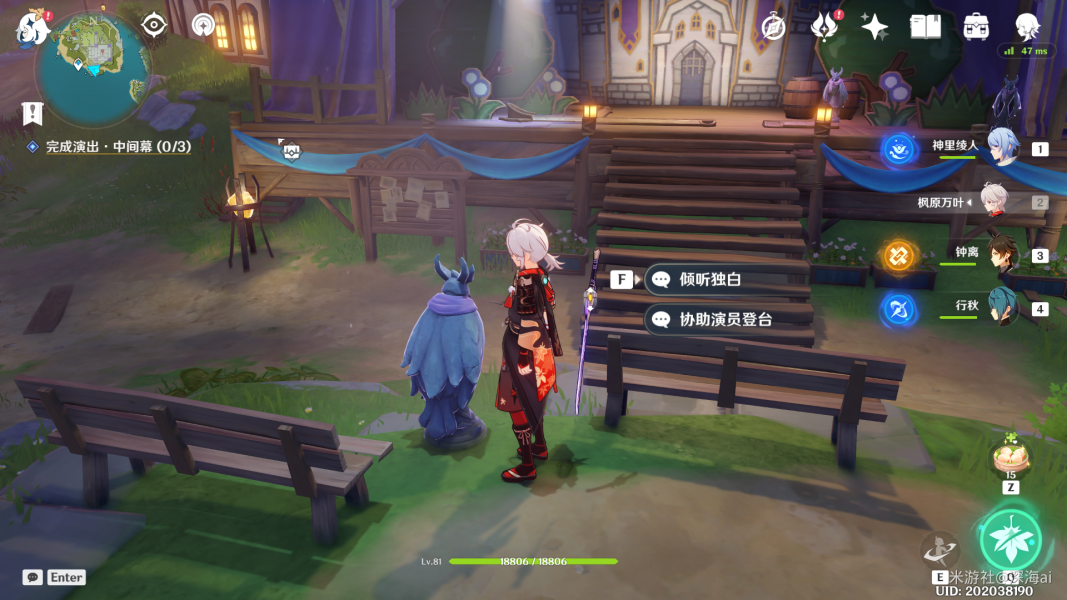Switch to party member 钟离
This screenshot has height=600, width=1067.
tap(1003, 253)
